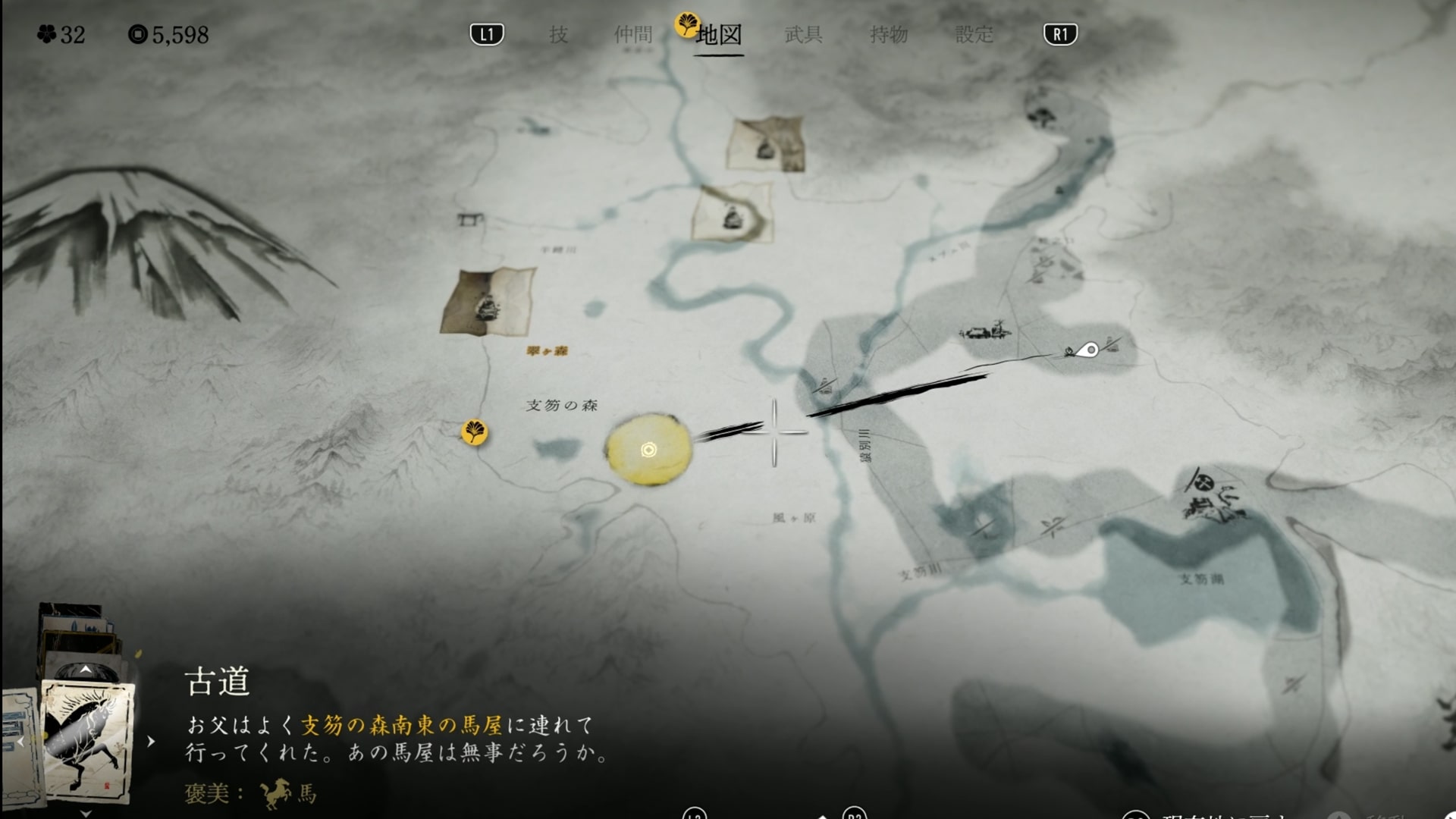This screenshot has height=819, width=1456.
Task: Open the 持物 (inventory) tab
Action: click(888, 35)
